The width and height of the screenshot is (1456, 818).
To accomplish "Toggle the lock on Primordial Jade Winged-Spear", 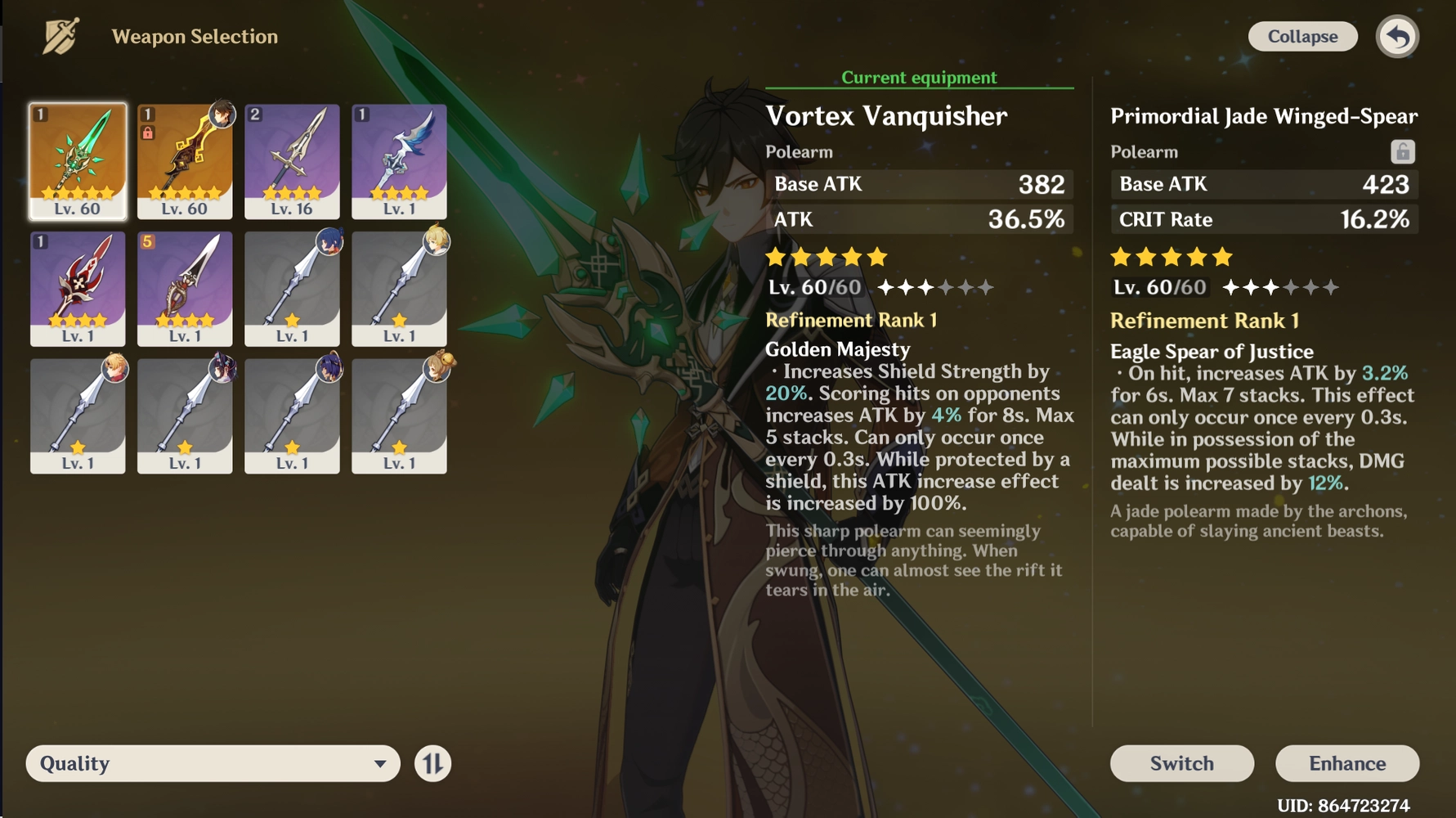I will [1402, 151].
